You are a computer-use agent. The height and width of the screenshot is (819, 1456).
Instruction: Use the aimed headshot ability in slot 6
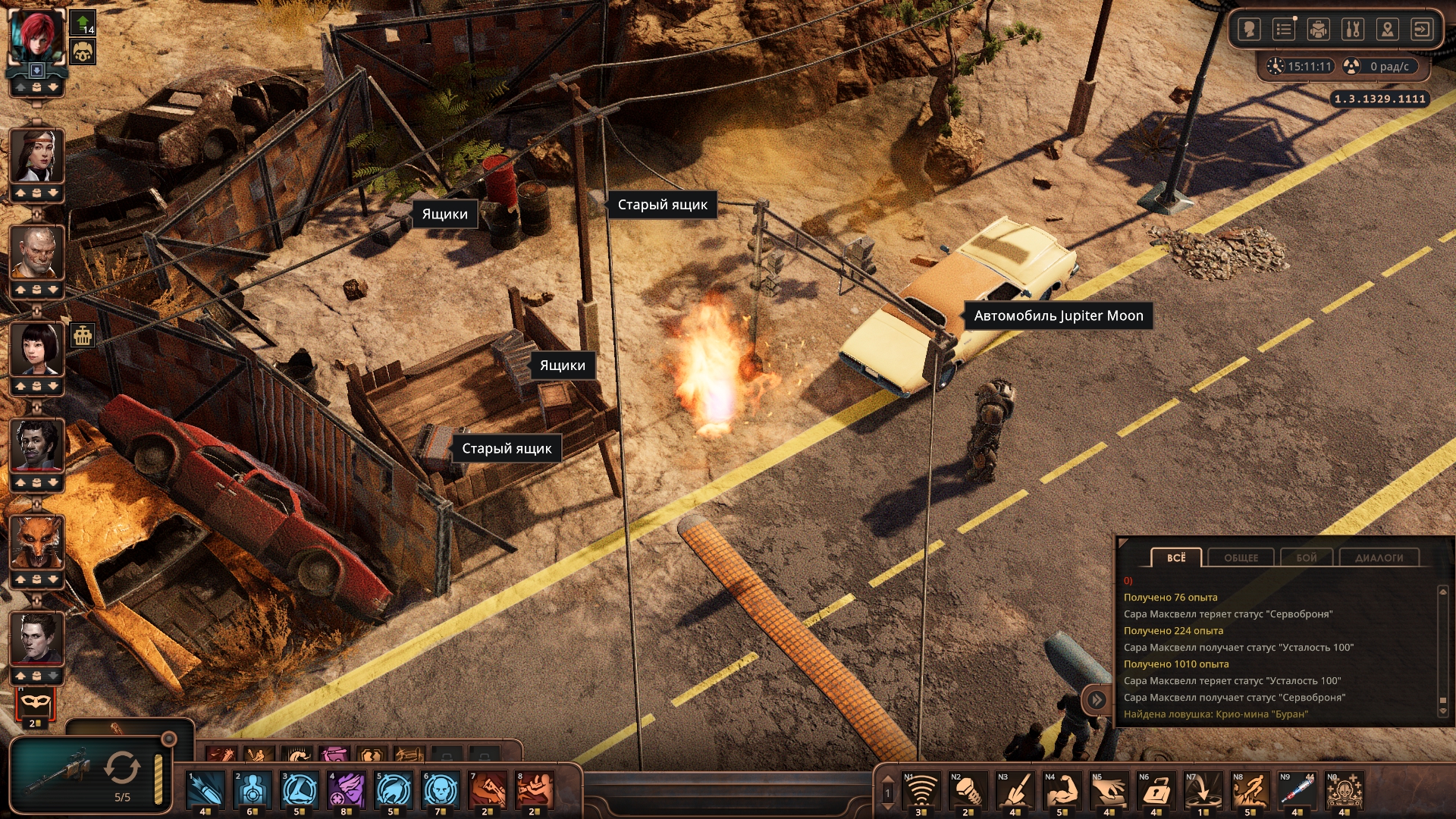(441, 790)
